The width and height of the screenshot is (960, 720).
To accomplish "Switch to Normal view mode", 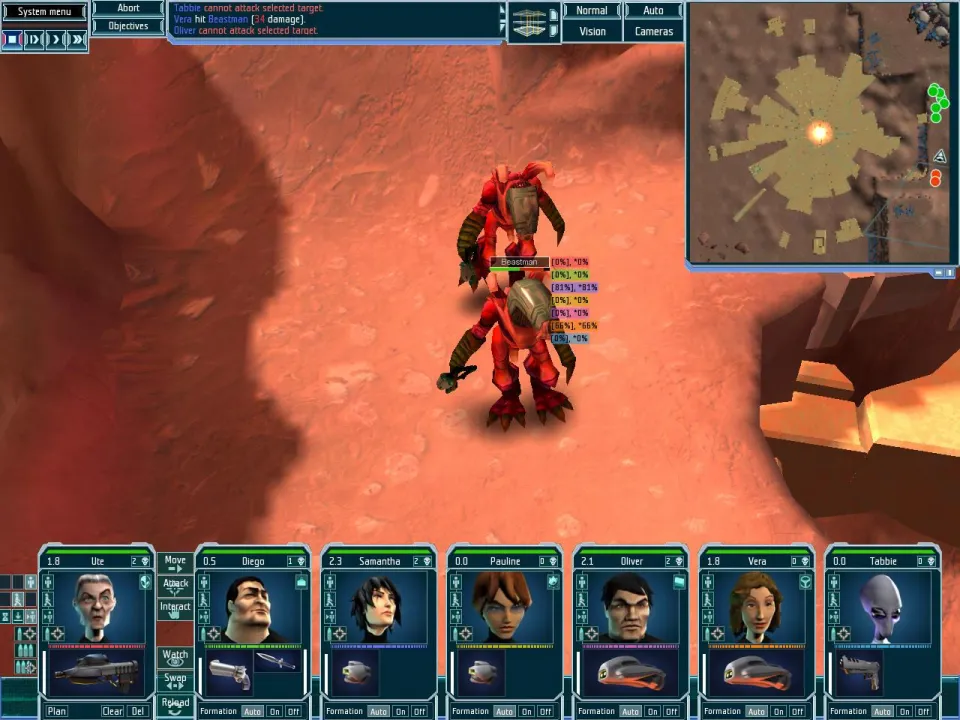I will pos(592,11).
